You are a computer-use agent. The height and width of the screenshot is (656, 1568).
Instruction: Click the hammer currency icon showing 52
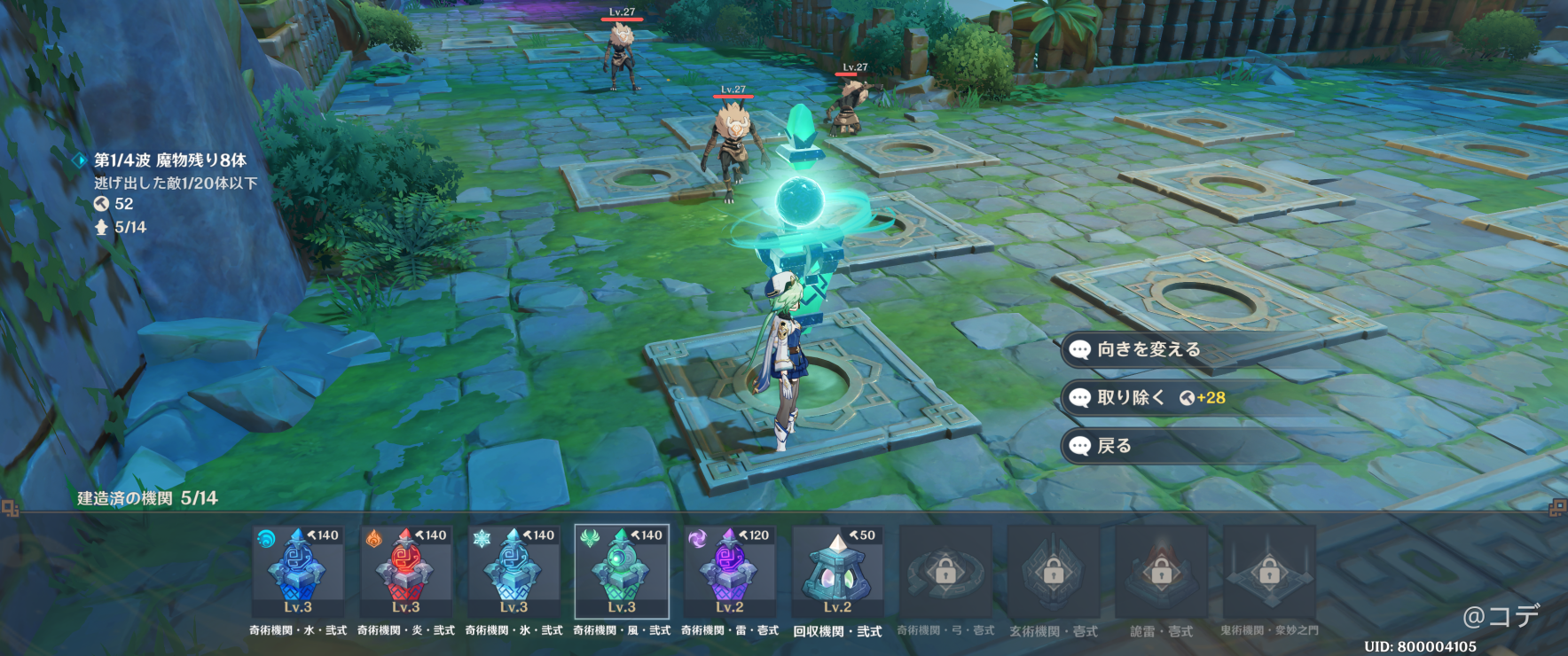pos(107,204)
